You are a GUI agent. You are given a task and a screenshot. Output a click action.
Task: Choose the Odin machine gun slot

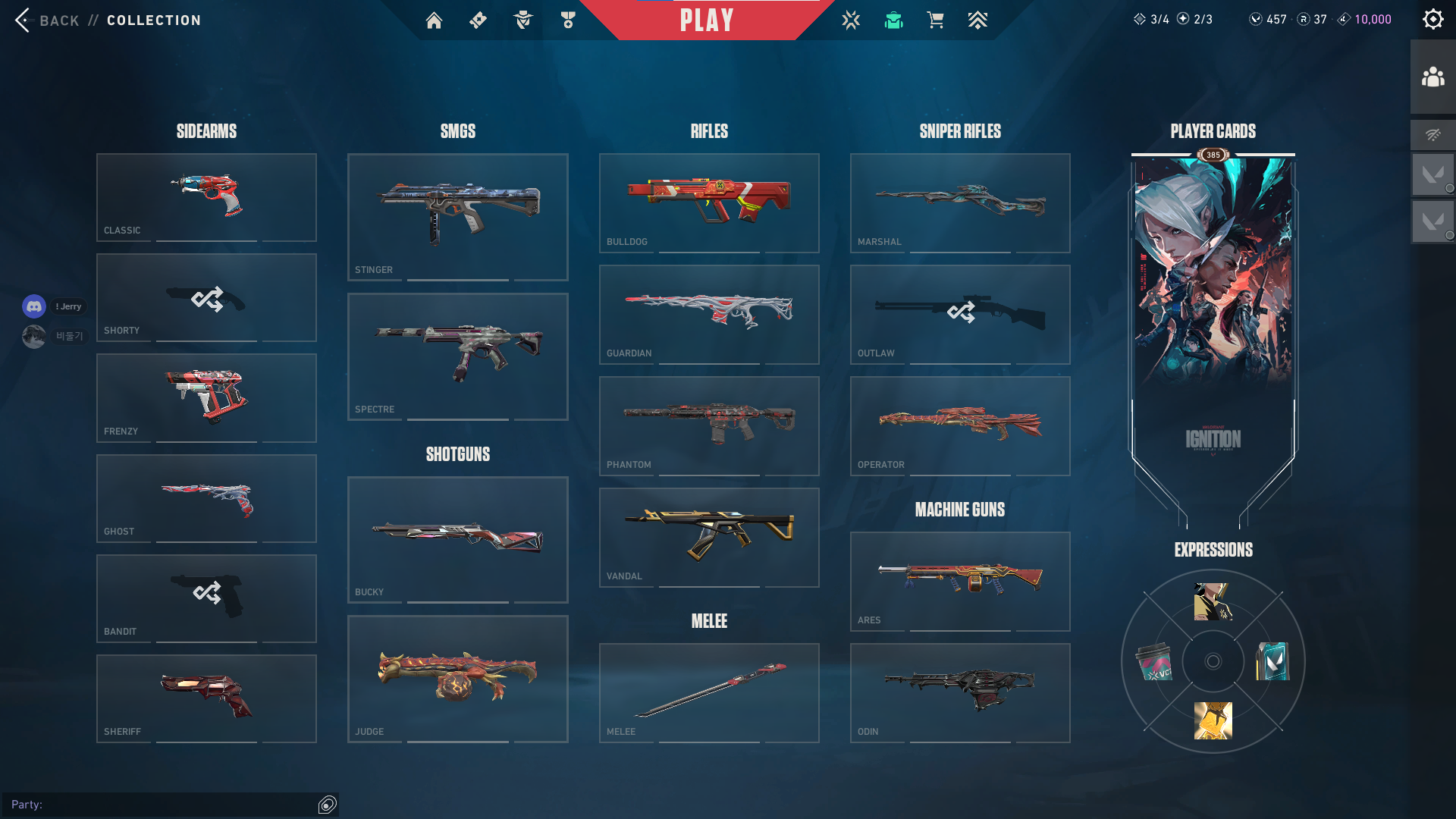pos(960,692)
